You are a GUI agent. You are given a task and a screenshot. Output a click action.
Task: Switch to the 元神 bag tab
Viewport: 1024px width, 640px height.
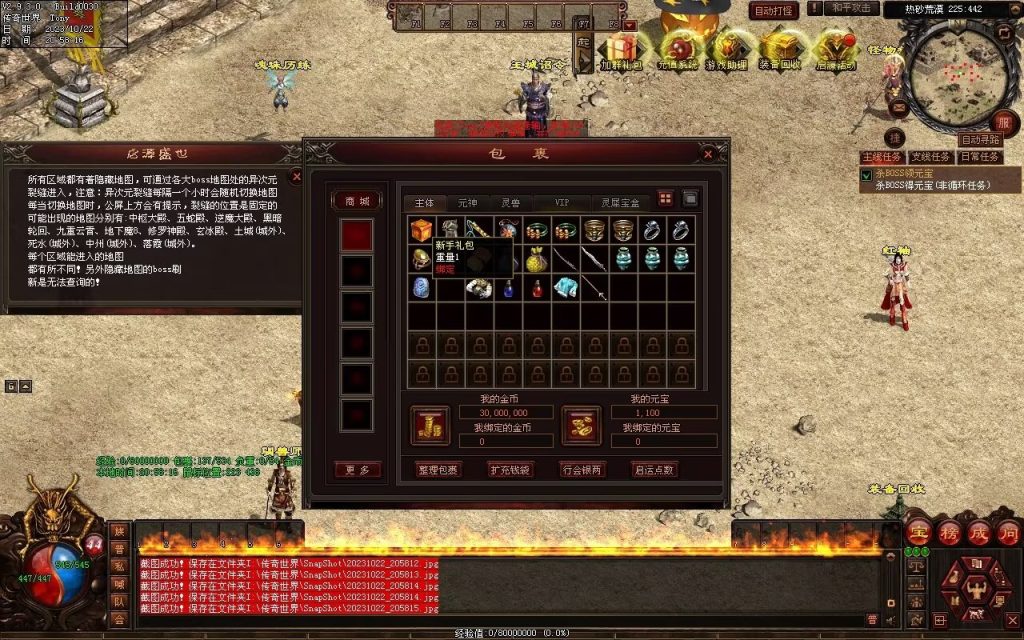[468, 202]
